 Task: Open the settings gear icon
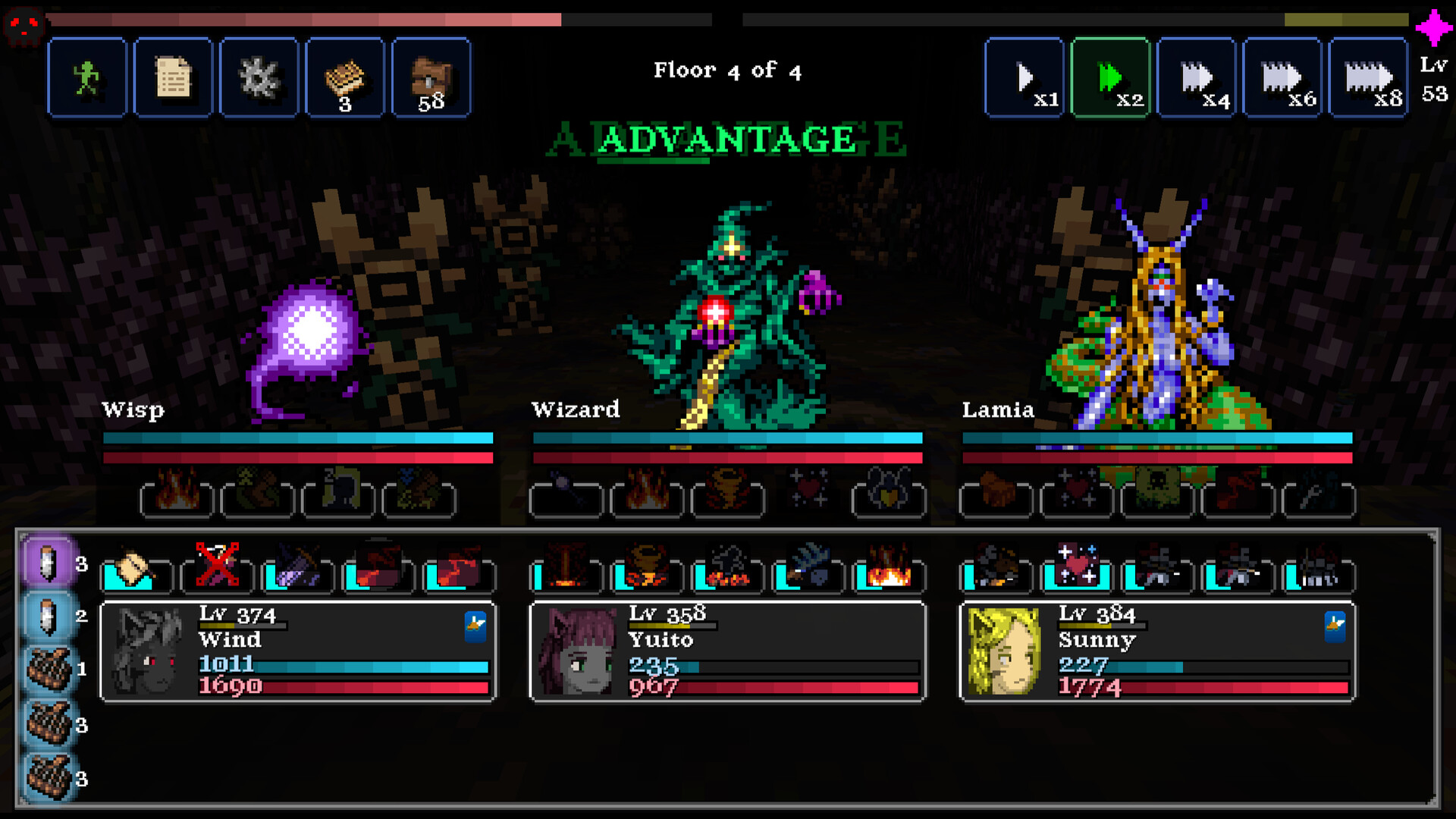click(258, 78)
